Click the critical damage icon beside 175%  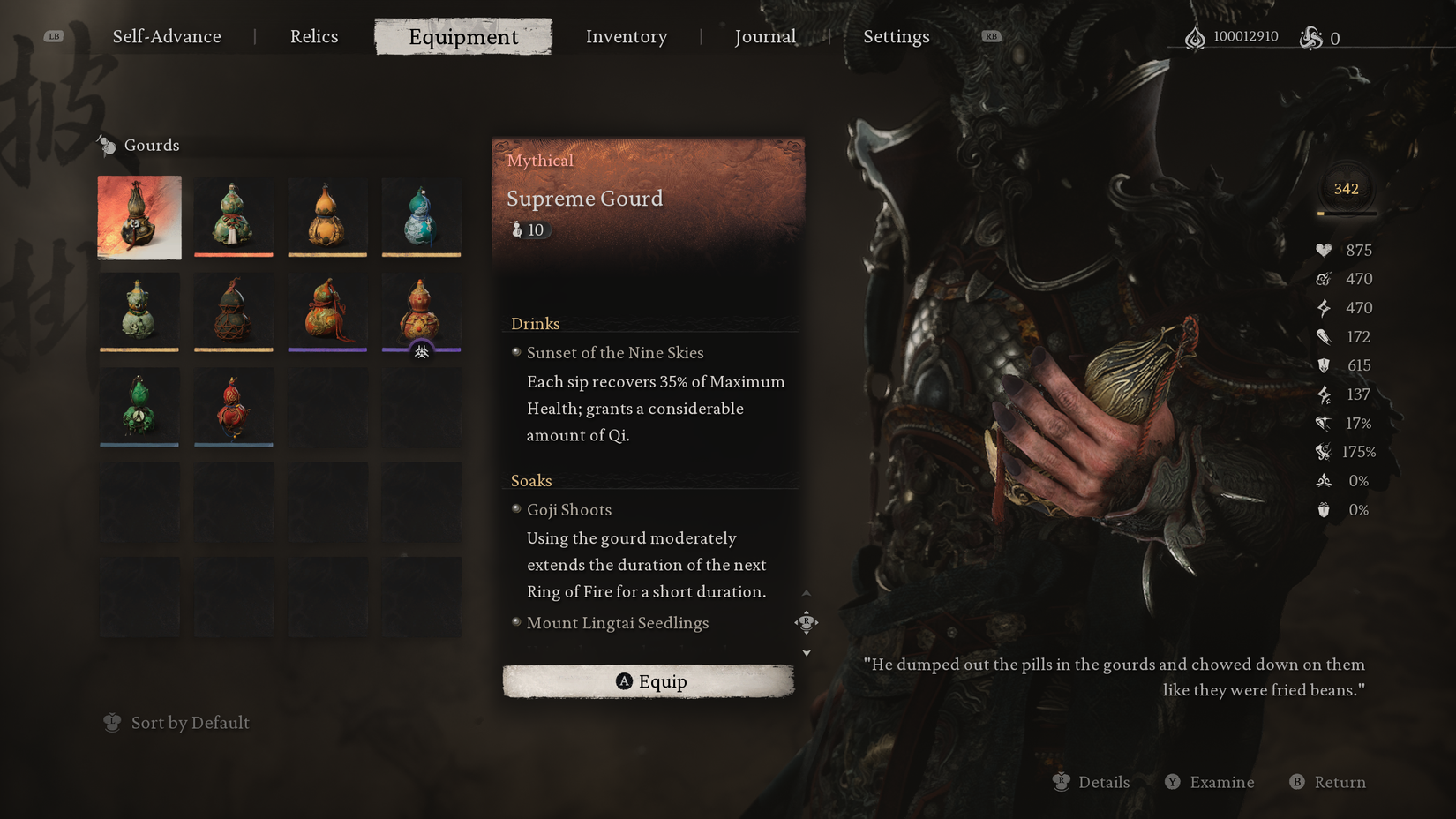pyautogui.click(x=1324, y=452)
